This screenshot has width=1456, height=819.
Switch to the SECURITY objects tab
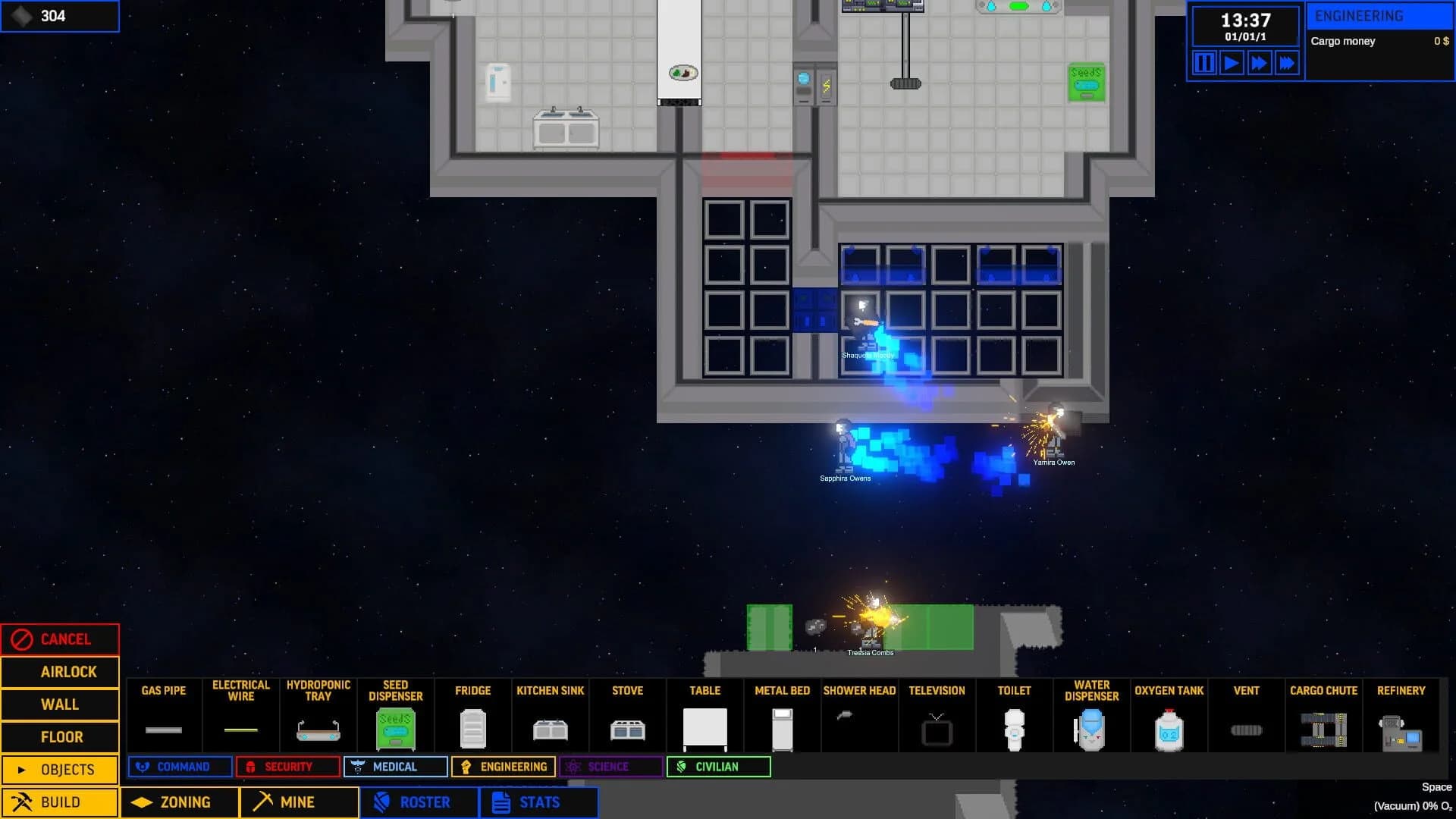click(x=288, y=767)
